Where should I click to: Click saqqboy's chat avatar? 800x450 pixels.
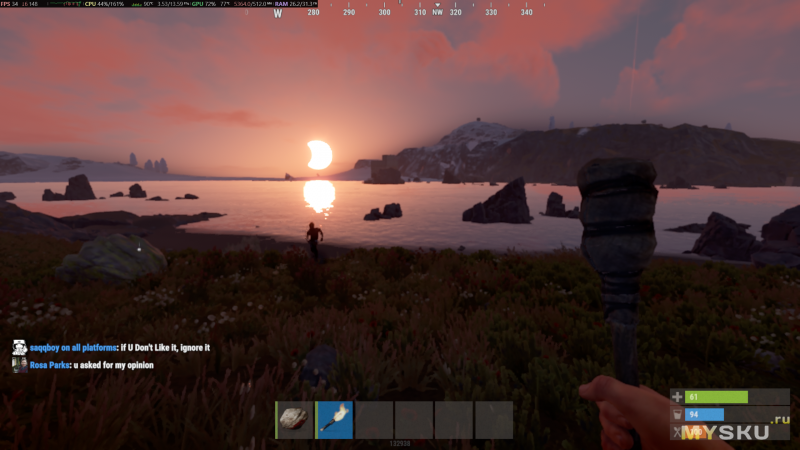[x=19, y=348]
